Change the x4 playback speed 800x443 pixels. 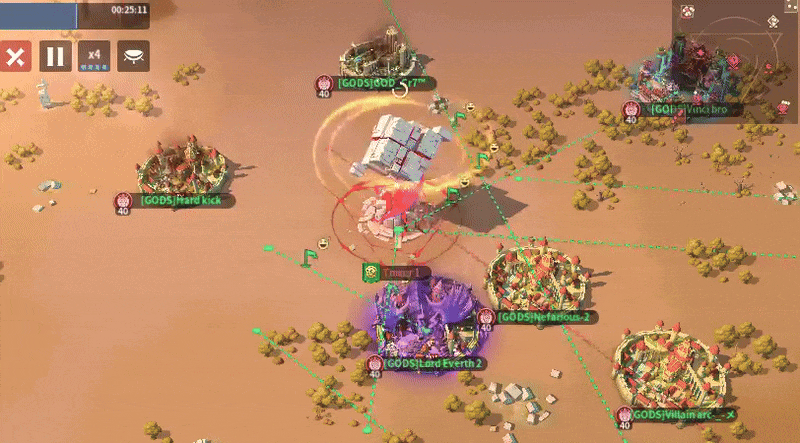[94, 56]
